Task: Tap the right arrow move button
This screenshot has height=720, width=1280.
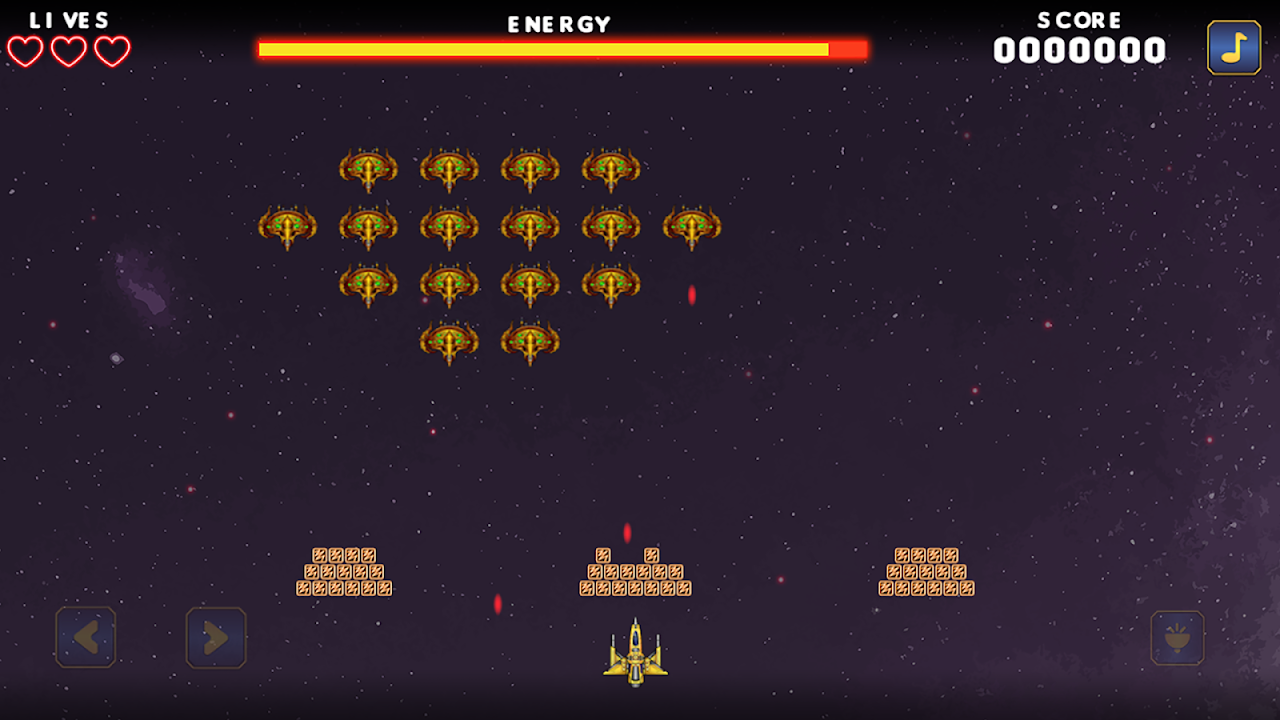Action: tap(216, 637)
